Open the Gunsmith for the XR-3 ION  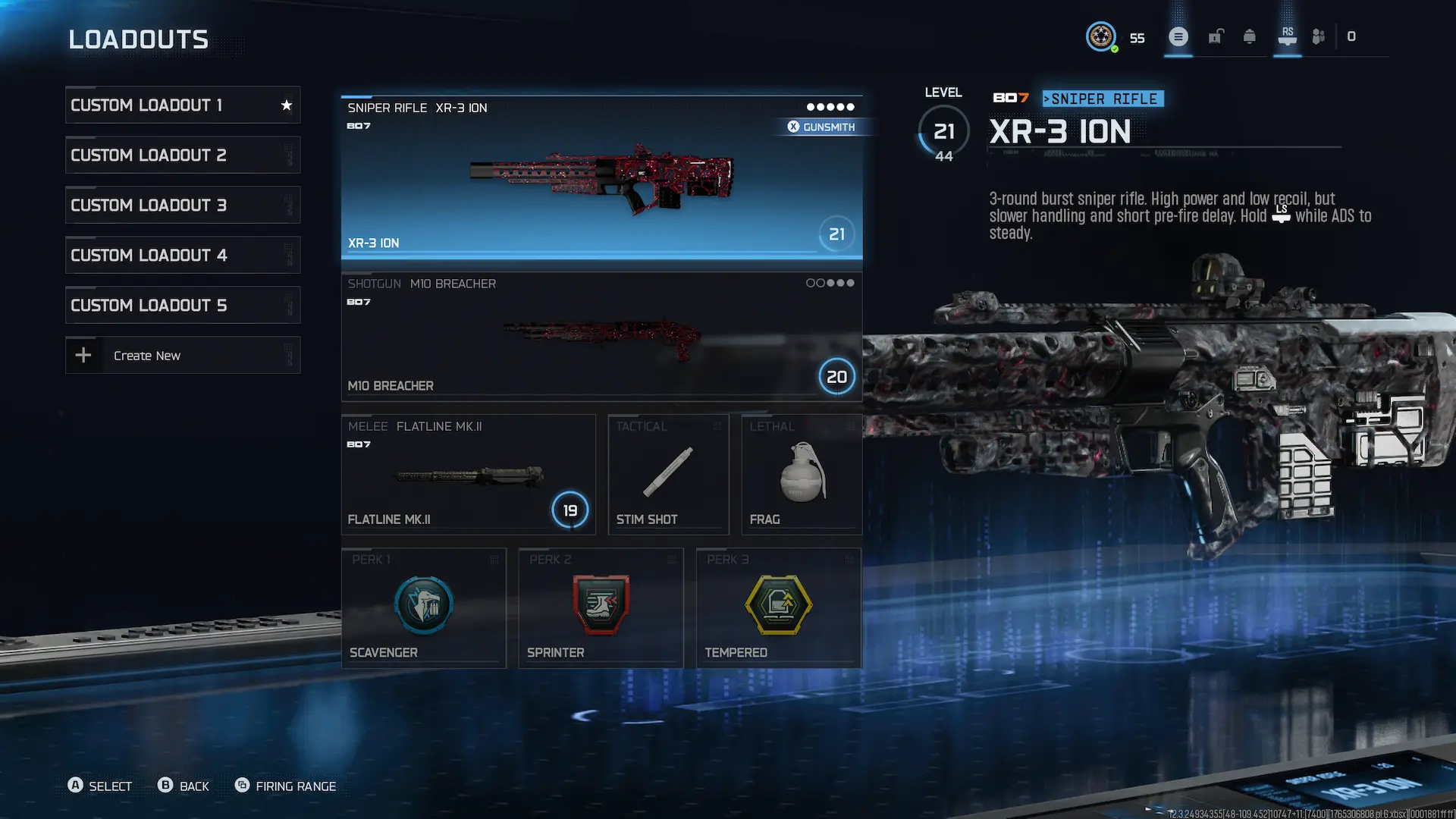point(824,127)
